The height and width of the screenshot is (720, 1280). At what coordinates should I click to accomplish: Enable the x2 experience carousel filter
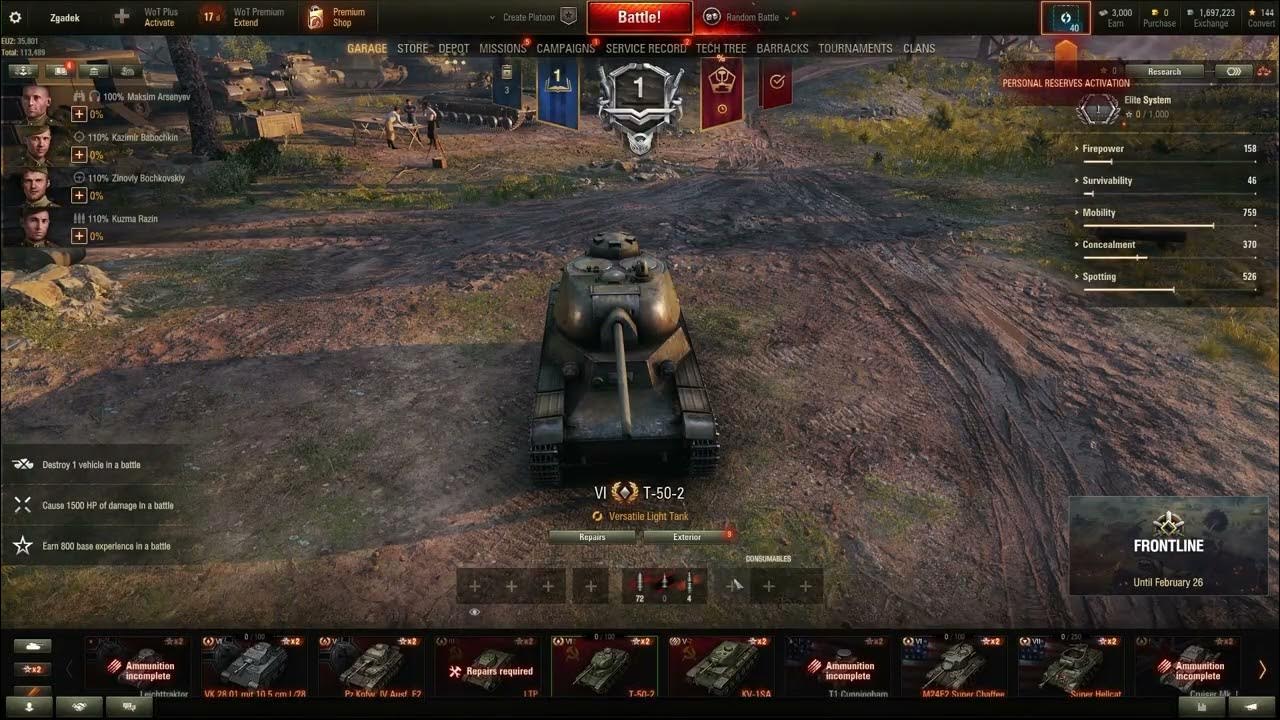33,668
